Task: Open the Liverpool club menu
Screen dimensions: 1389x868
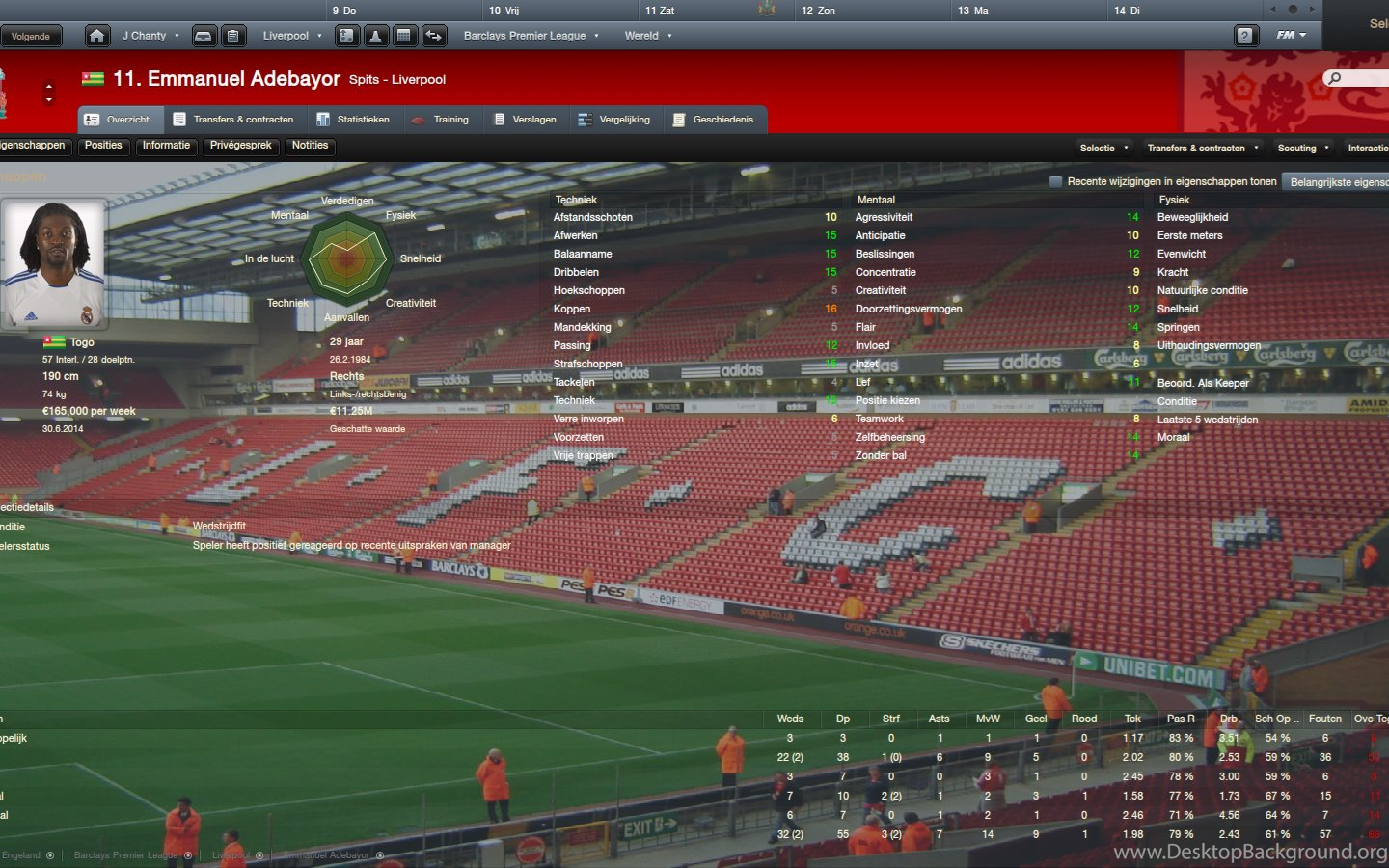Action: 291,36
